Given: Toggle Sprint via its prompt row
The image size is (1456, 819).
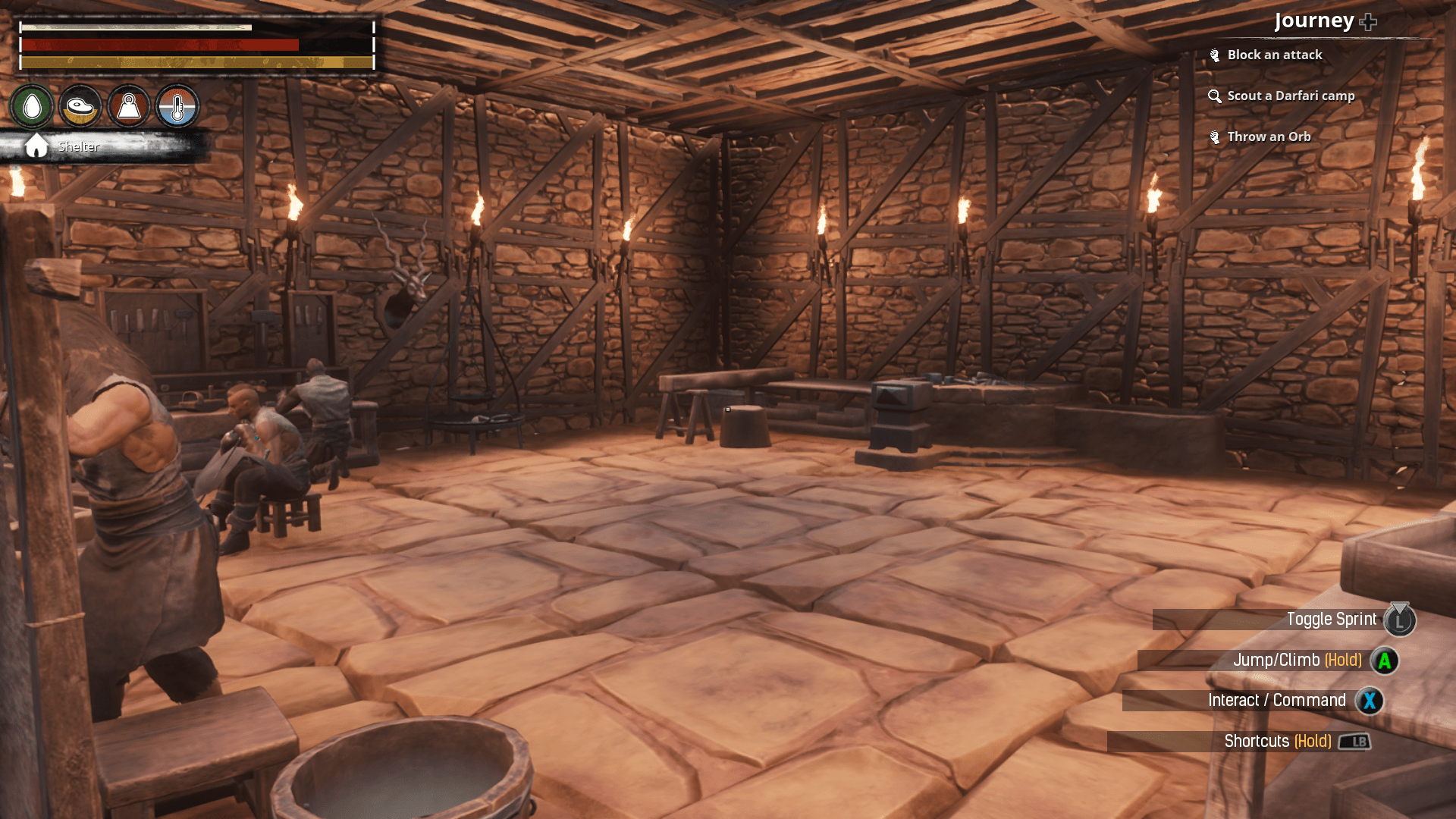Looking at the screenshot, I should (x=1331, y=620).
